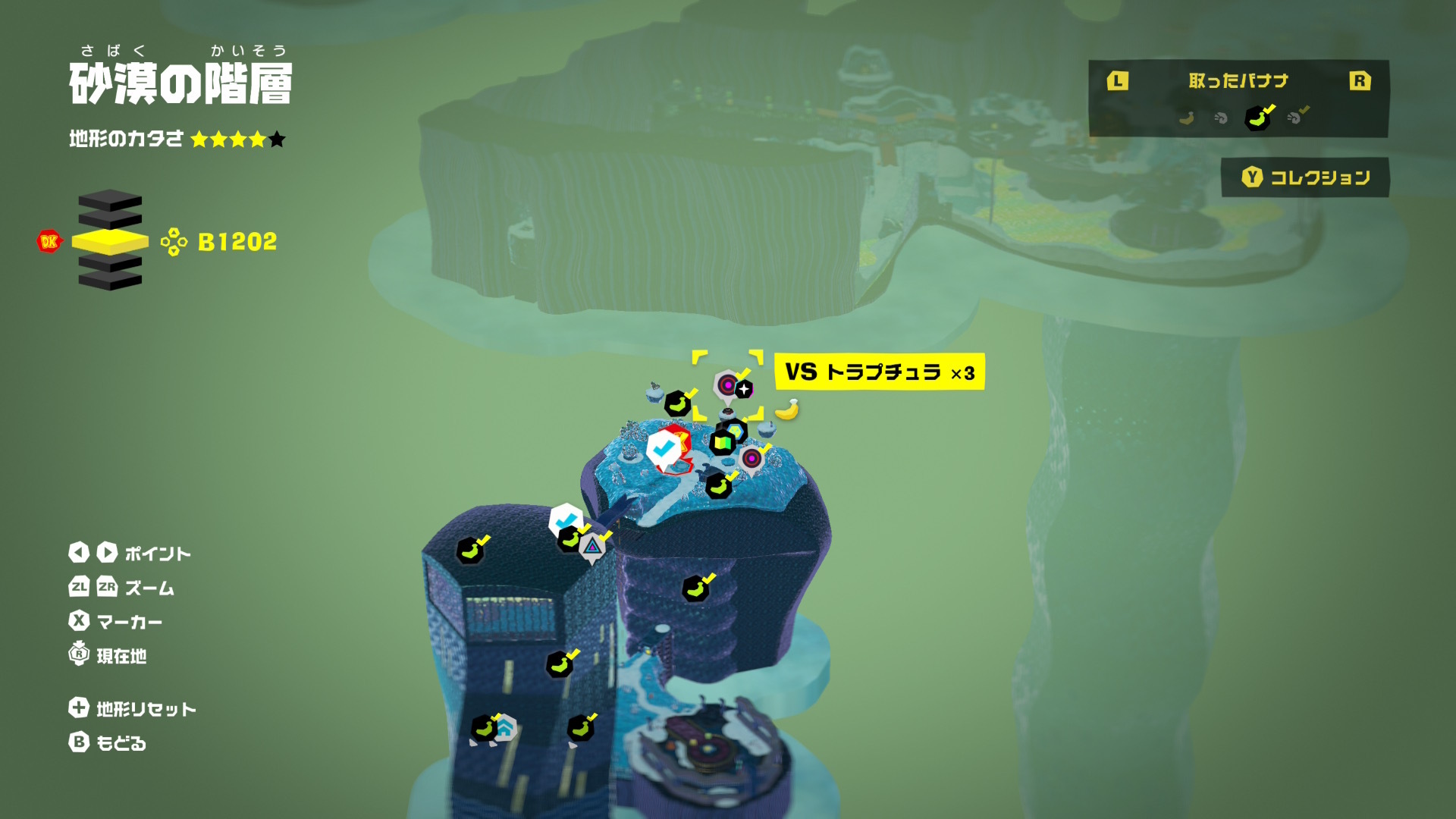1456x819 pixels.
Task: Choose the fossil filter without a checkmark
Action: point(1221,118)
